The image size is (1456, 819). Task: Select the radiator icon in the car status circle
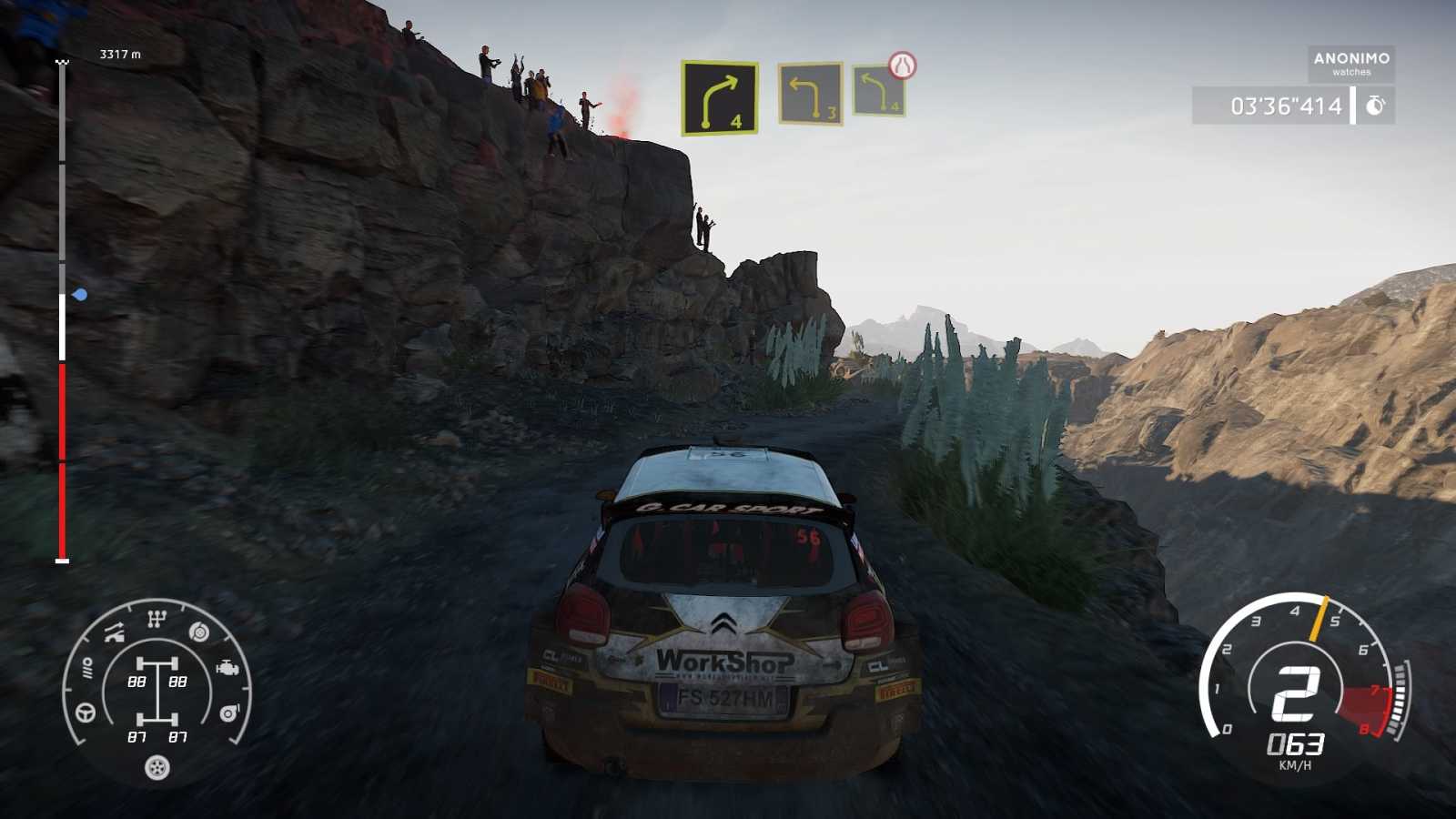coord(87,667)
